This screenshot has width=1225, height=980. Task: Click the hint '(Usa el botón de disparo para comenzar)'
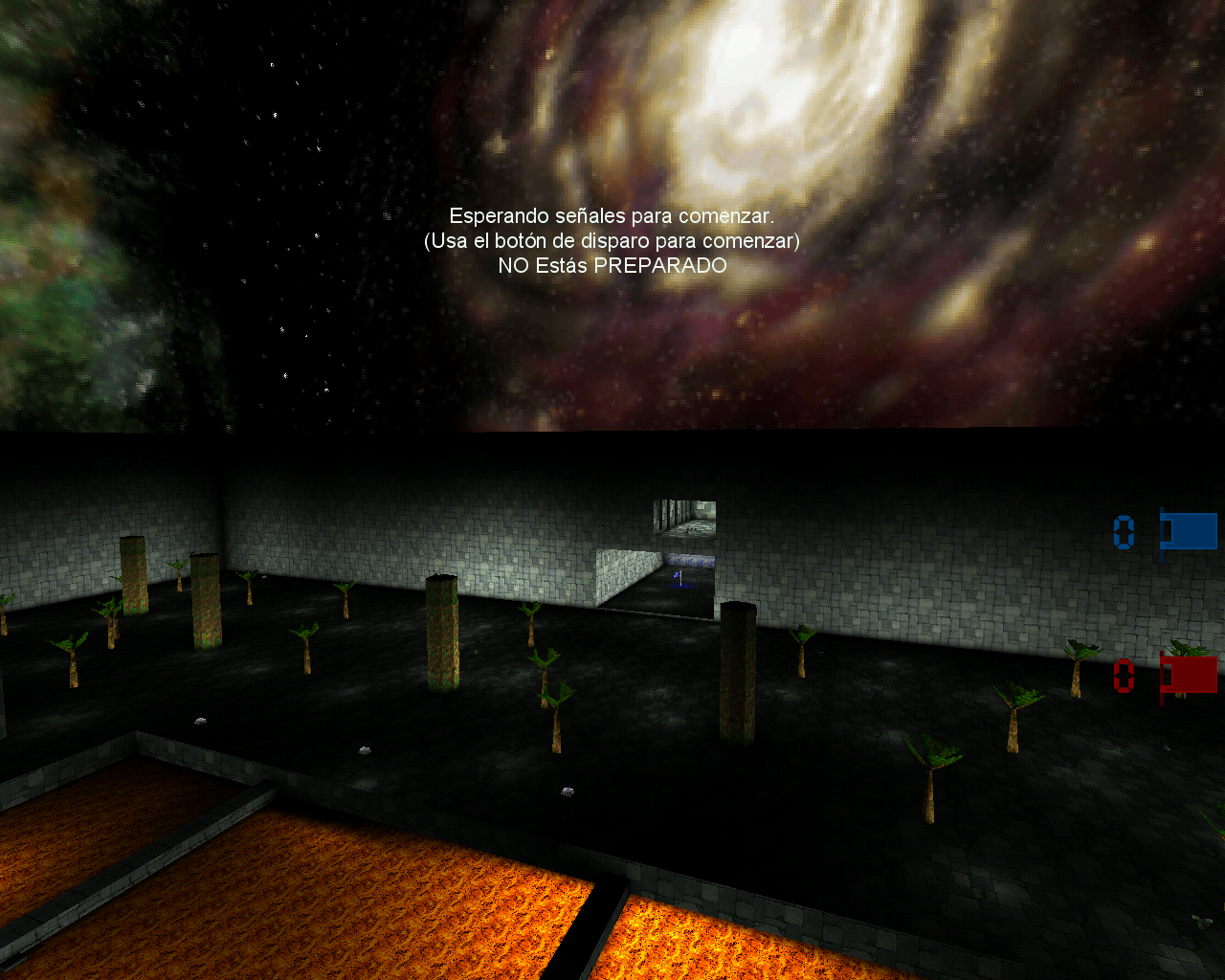click(610, 241)
